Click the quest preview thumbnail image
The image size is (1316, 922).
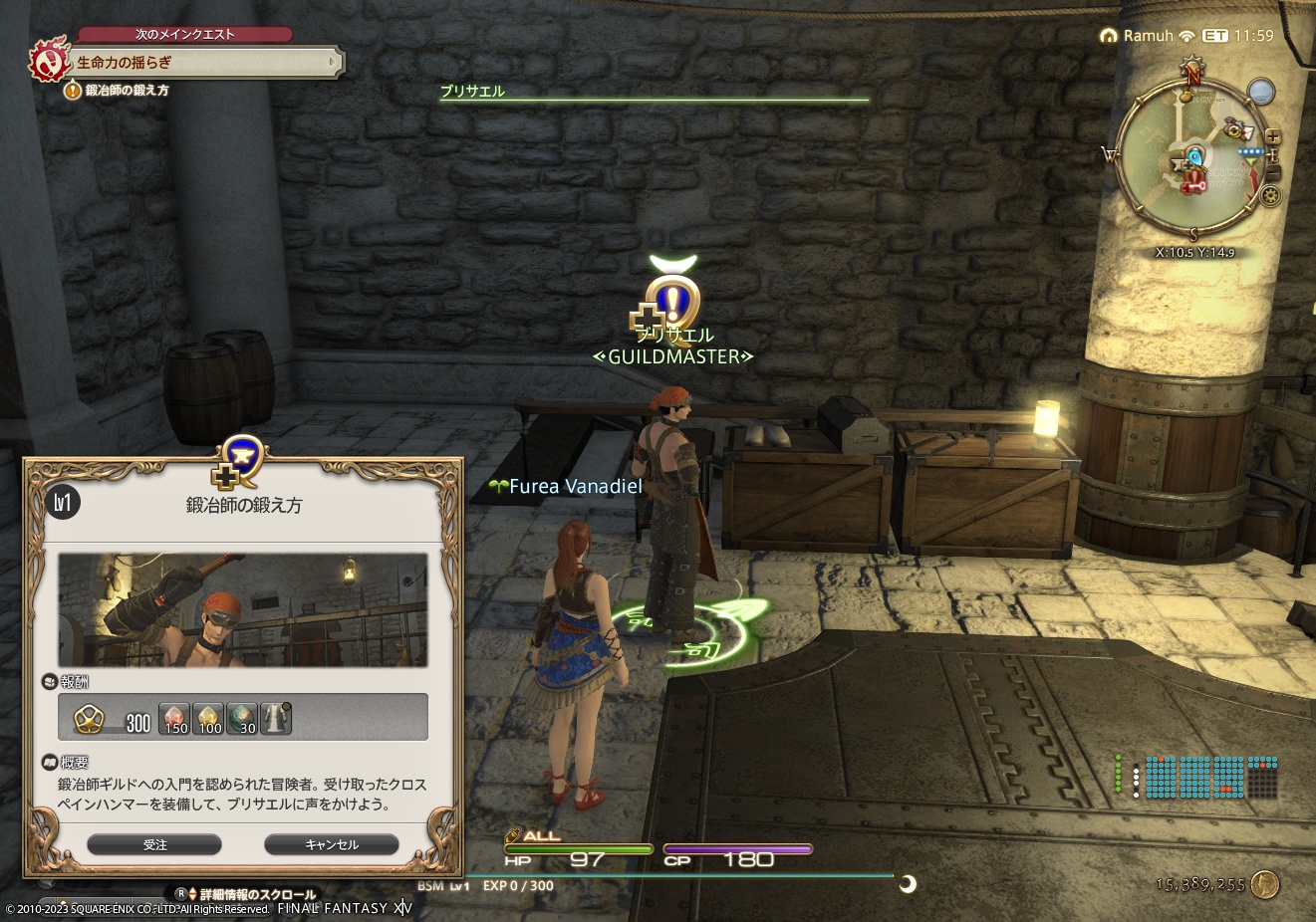point(243,611)
